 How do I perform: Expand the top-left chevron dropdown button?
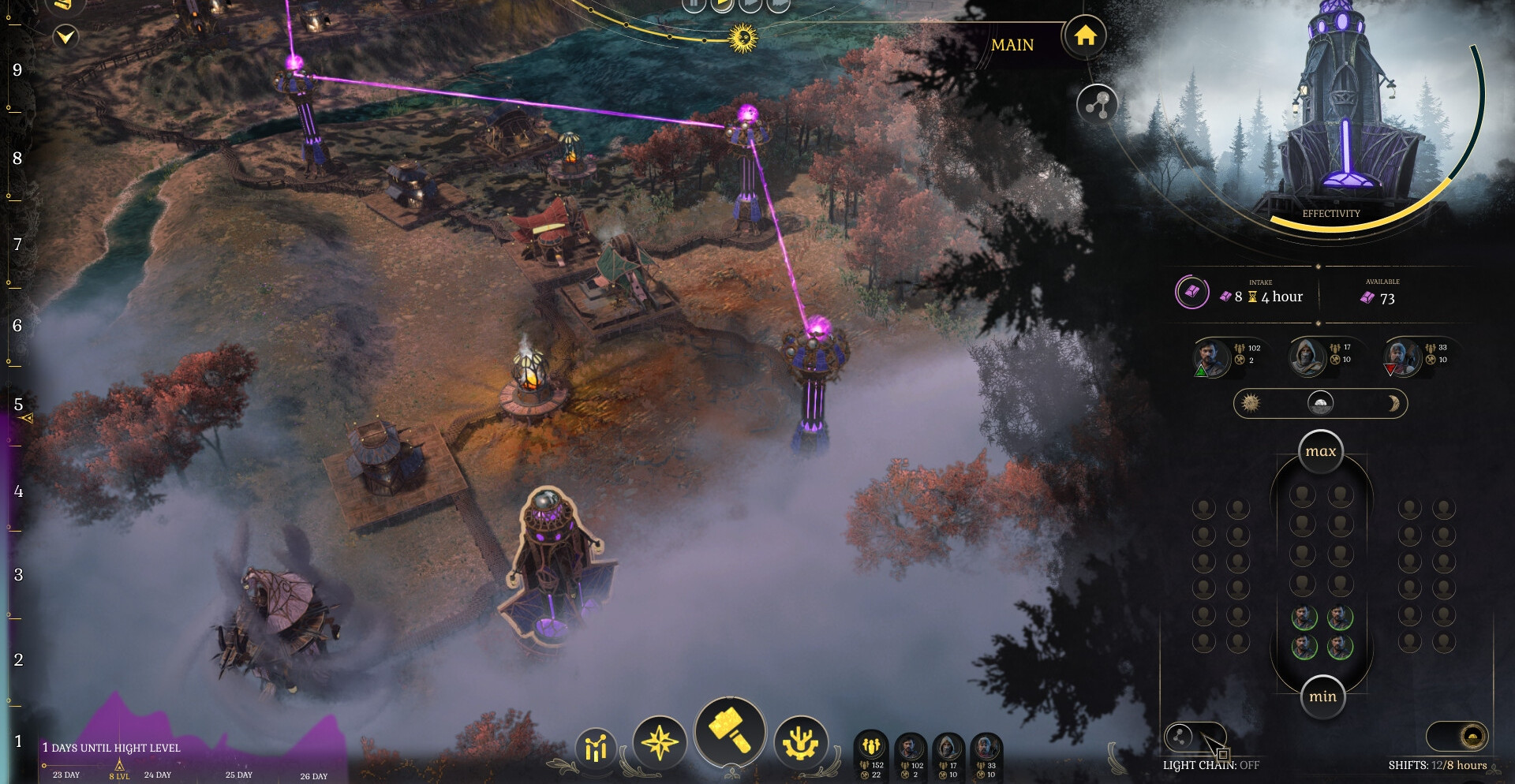point(65,36)
